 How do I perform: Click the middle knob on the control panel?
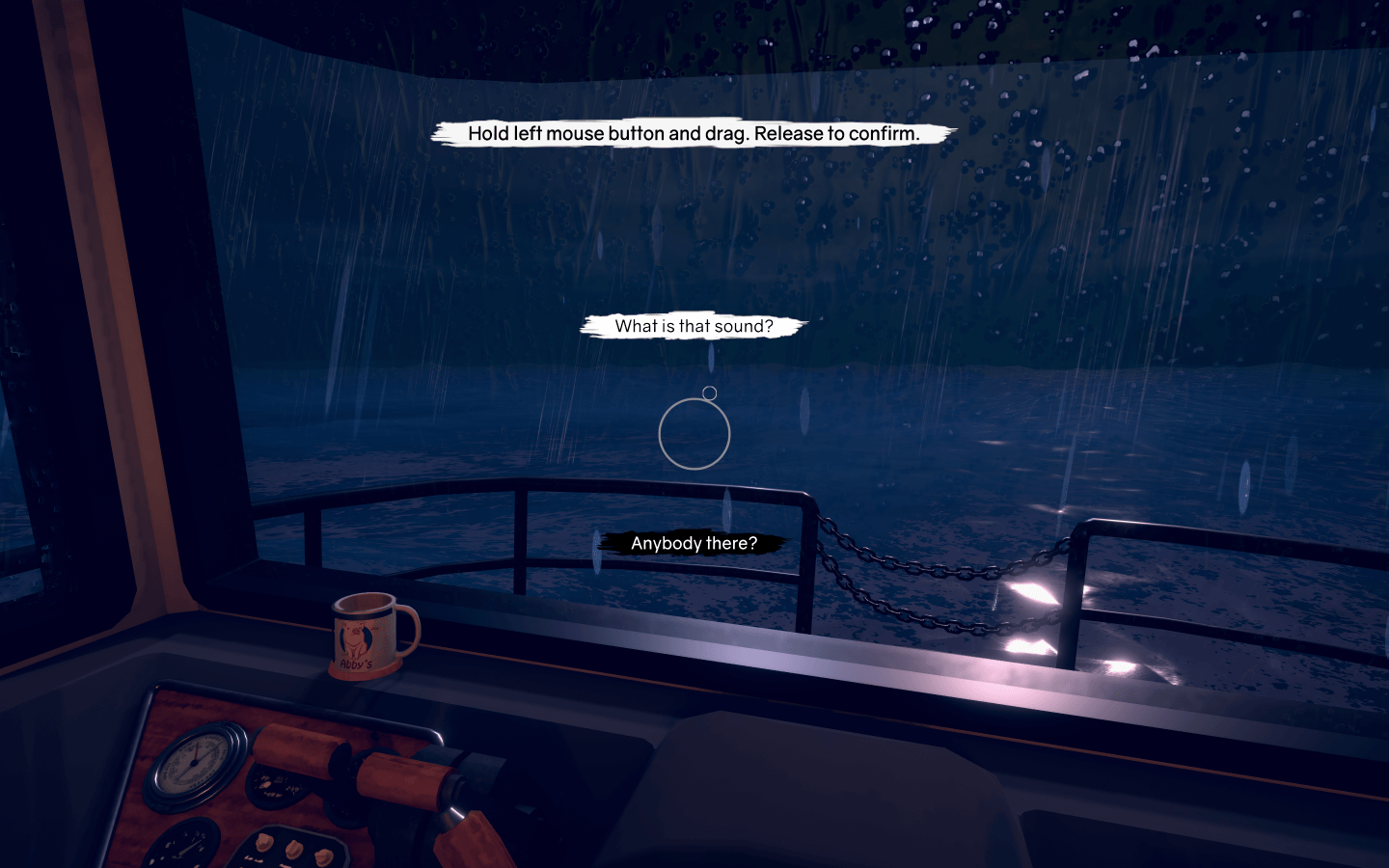point(292,849)
